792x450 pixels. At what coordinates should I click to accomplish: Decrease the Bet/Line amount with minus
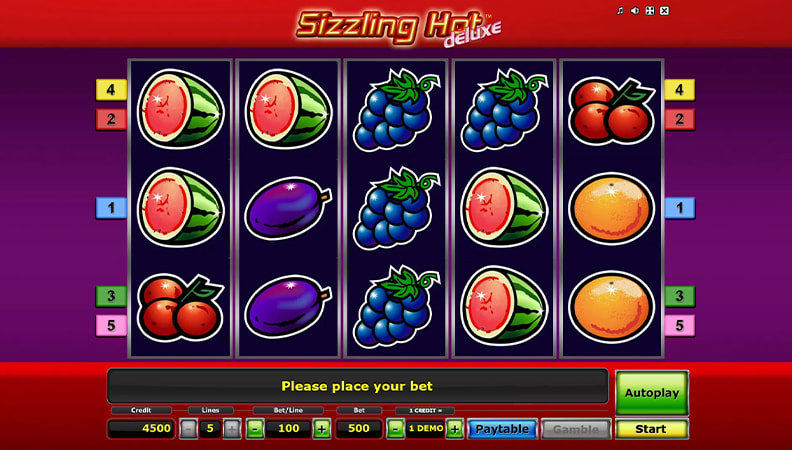[x=254, y=429]
